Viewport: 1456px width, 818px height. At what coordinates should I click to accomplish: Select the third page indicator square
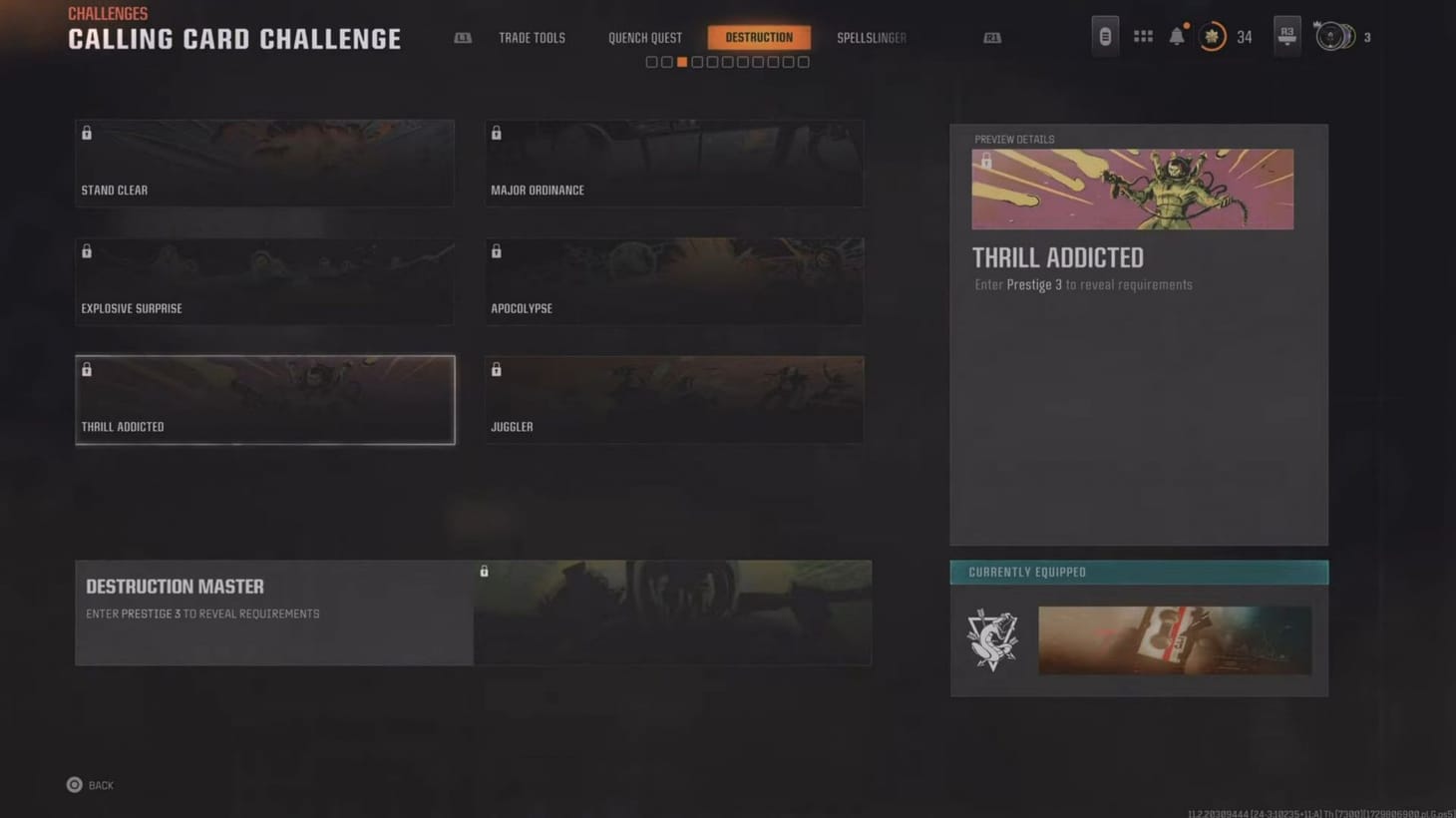tap(681, 61)
